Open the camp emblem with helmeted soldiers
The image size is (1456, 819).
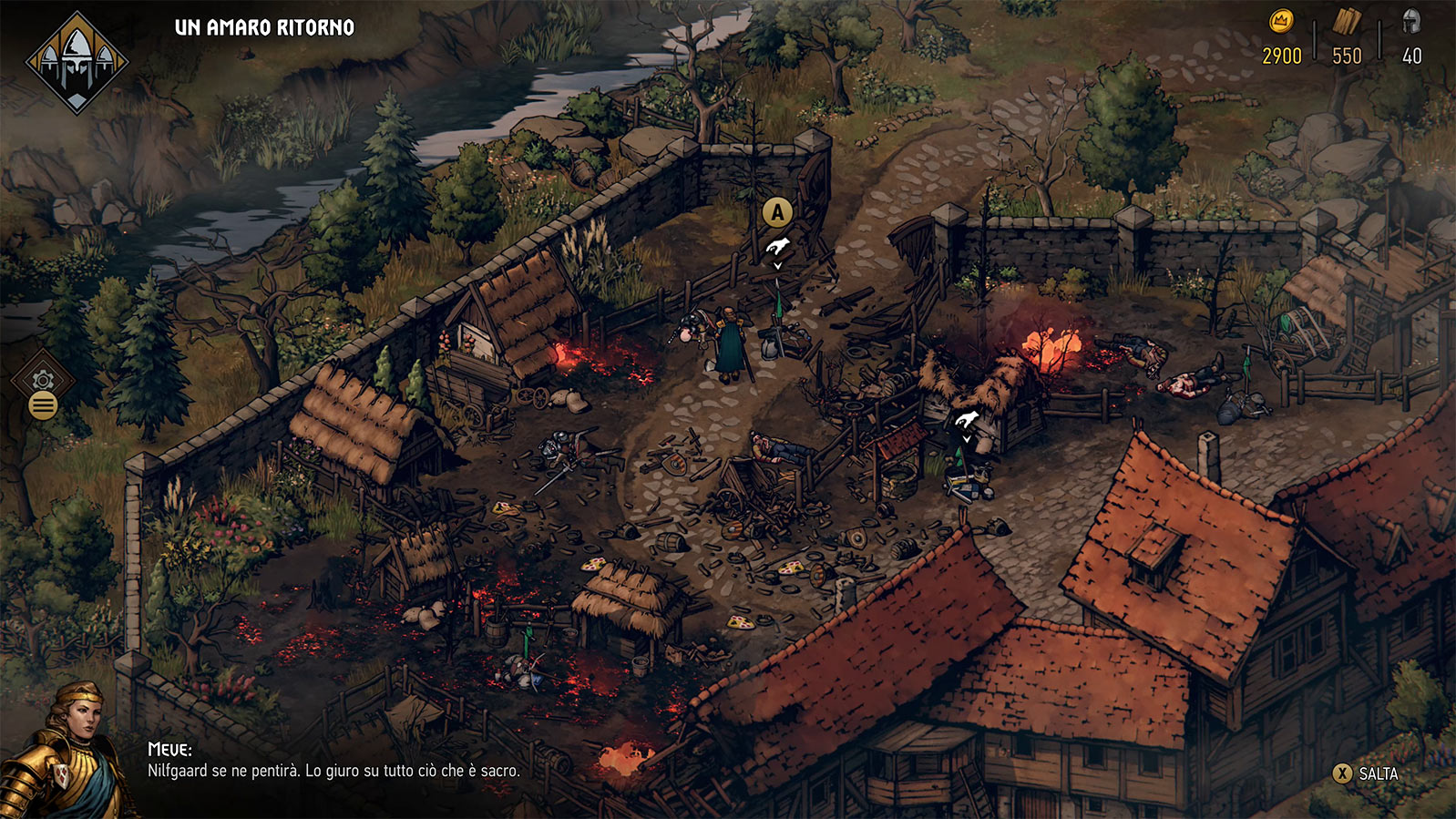pyautogui.click(x=77, y=62)
